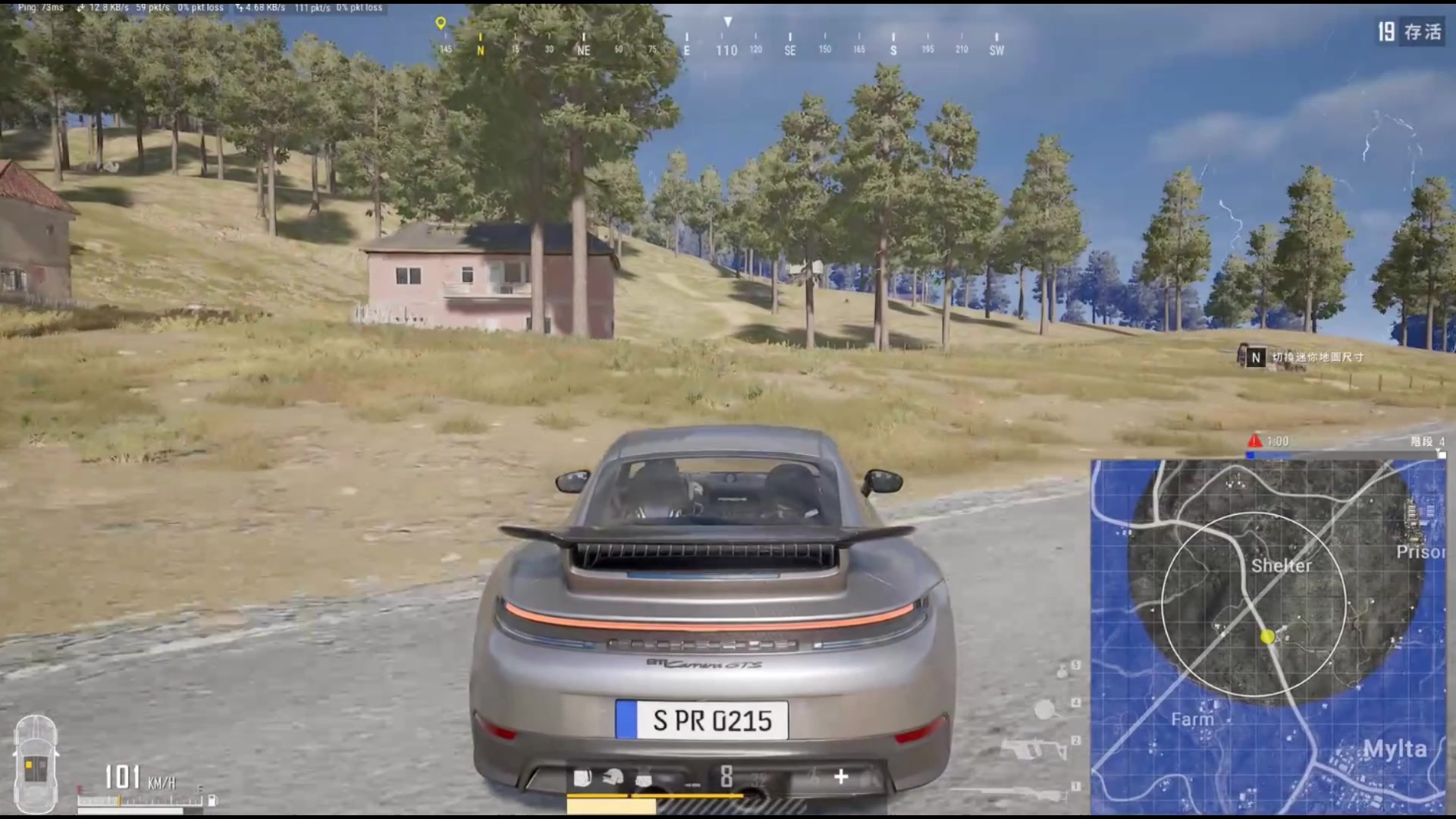Toggle the minimap size via the N hint

(1255, 358)
